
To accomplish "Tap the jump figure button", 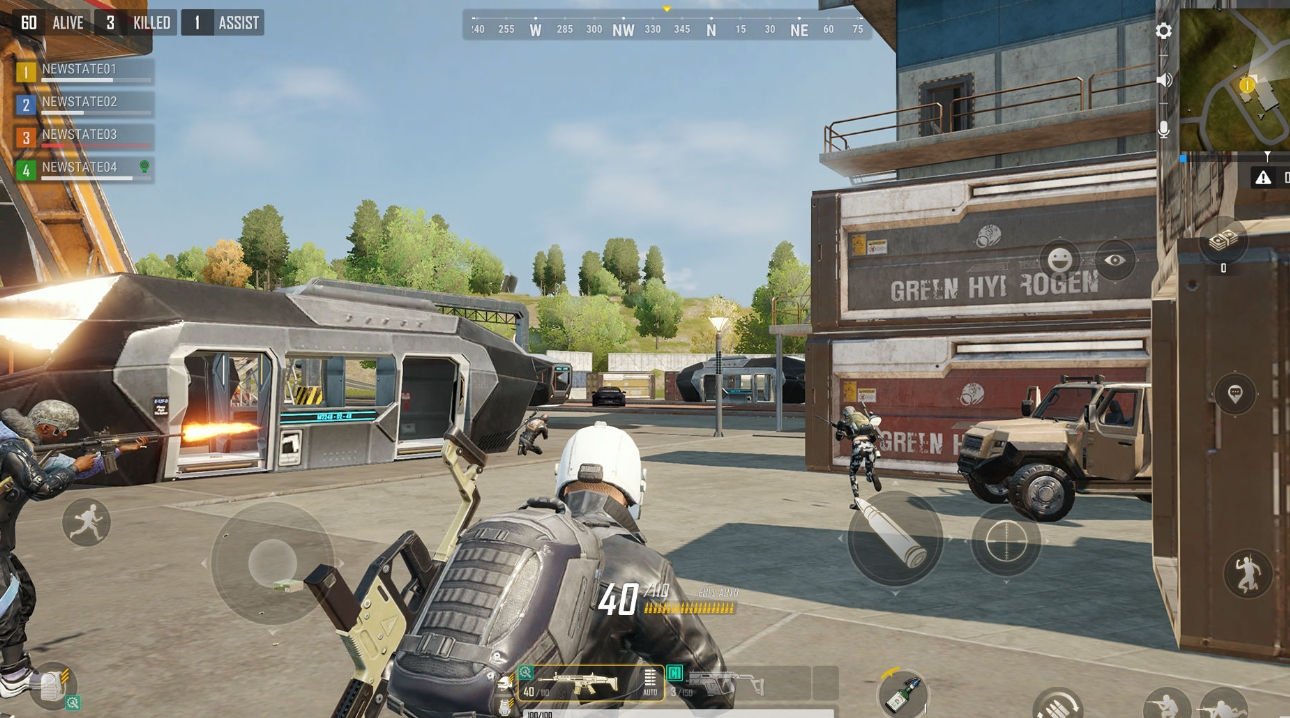I will tap(1247, 574).
